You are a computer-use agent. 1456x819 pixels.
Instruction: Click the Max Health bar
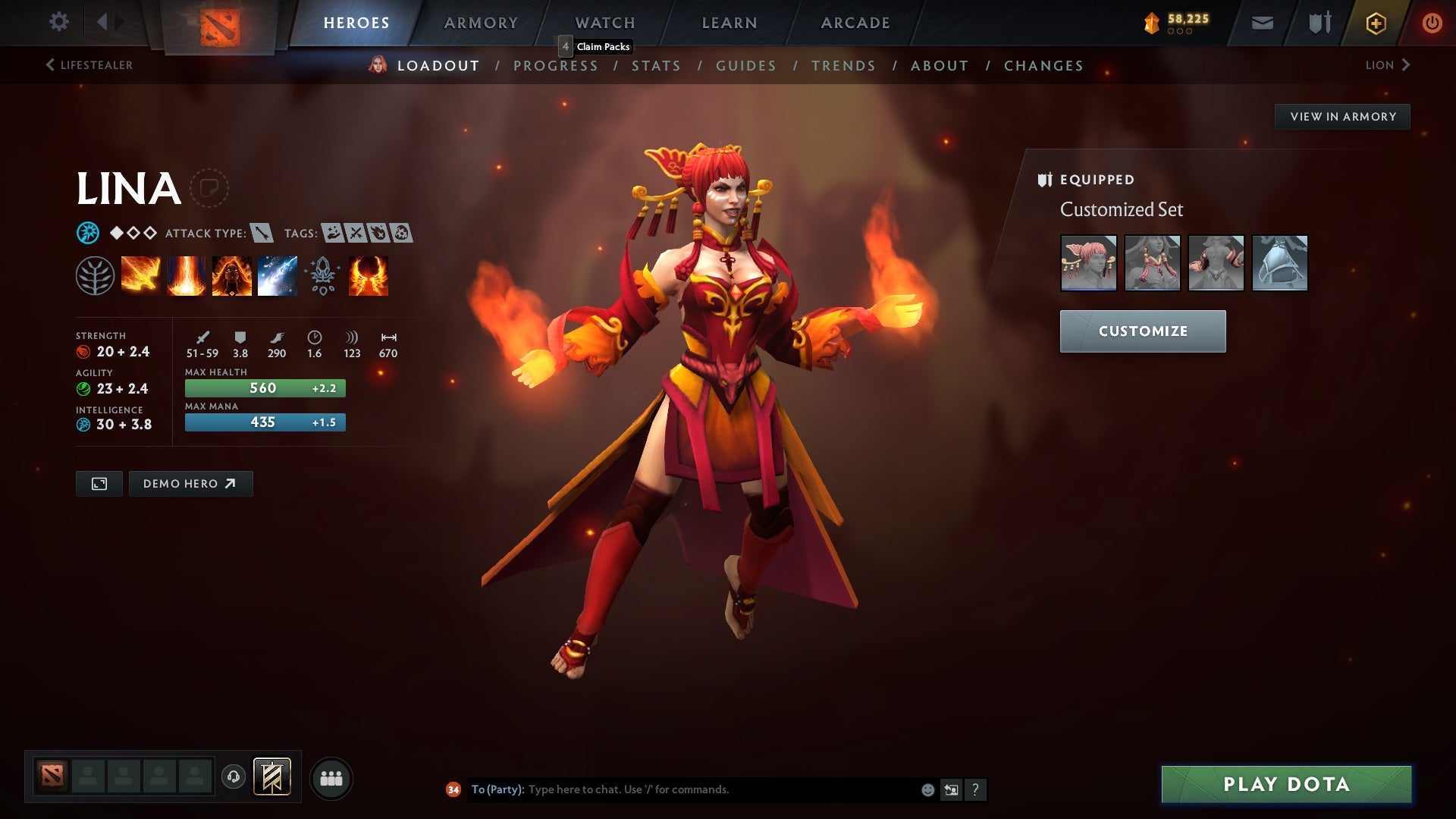264,388
